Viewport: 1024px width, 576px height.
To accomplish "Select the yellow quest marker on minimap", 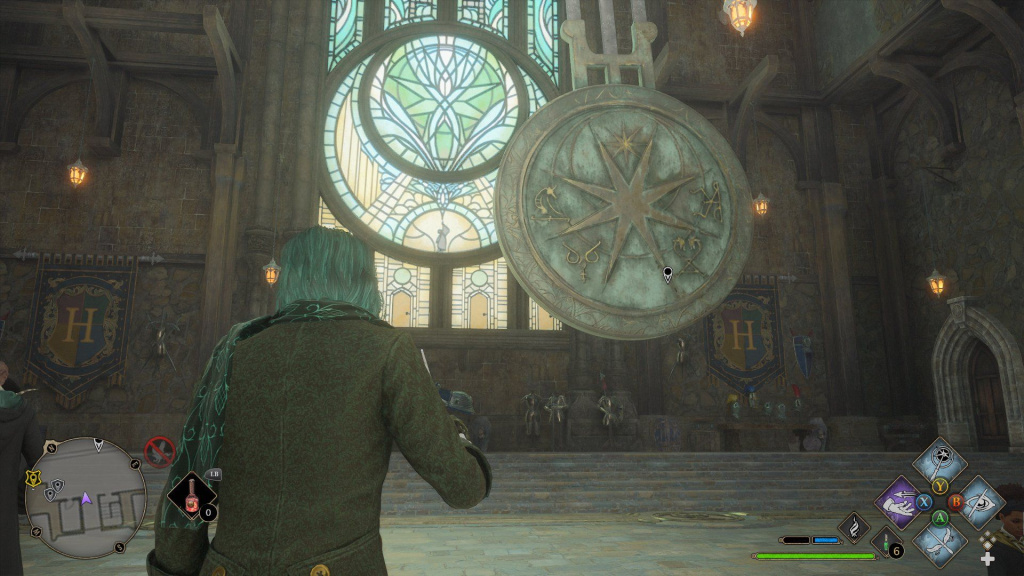I will [x=34, y=479].
